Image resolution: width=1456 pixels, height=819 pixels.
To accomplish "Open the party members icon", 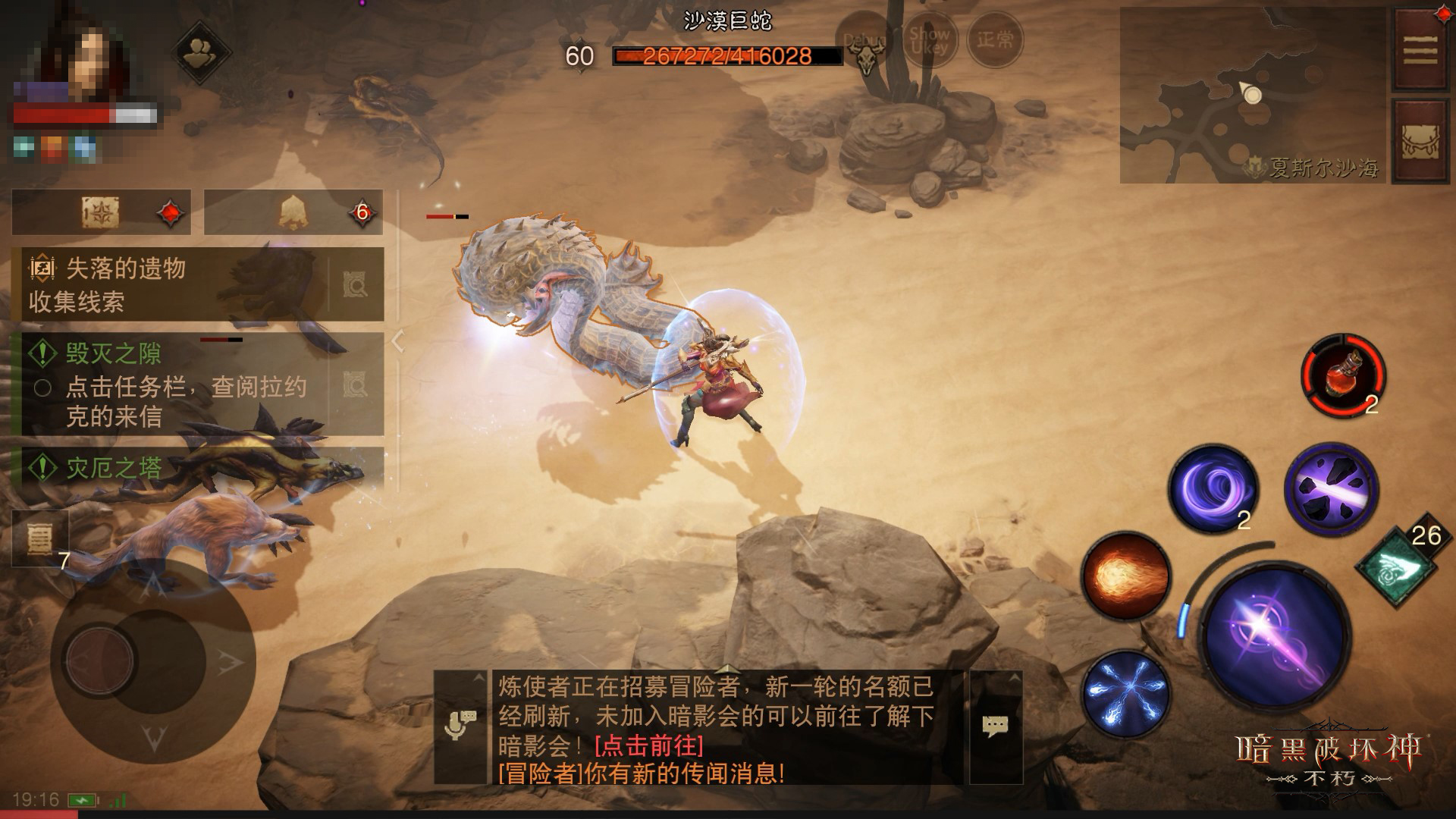I will 202,52.
